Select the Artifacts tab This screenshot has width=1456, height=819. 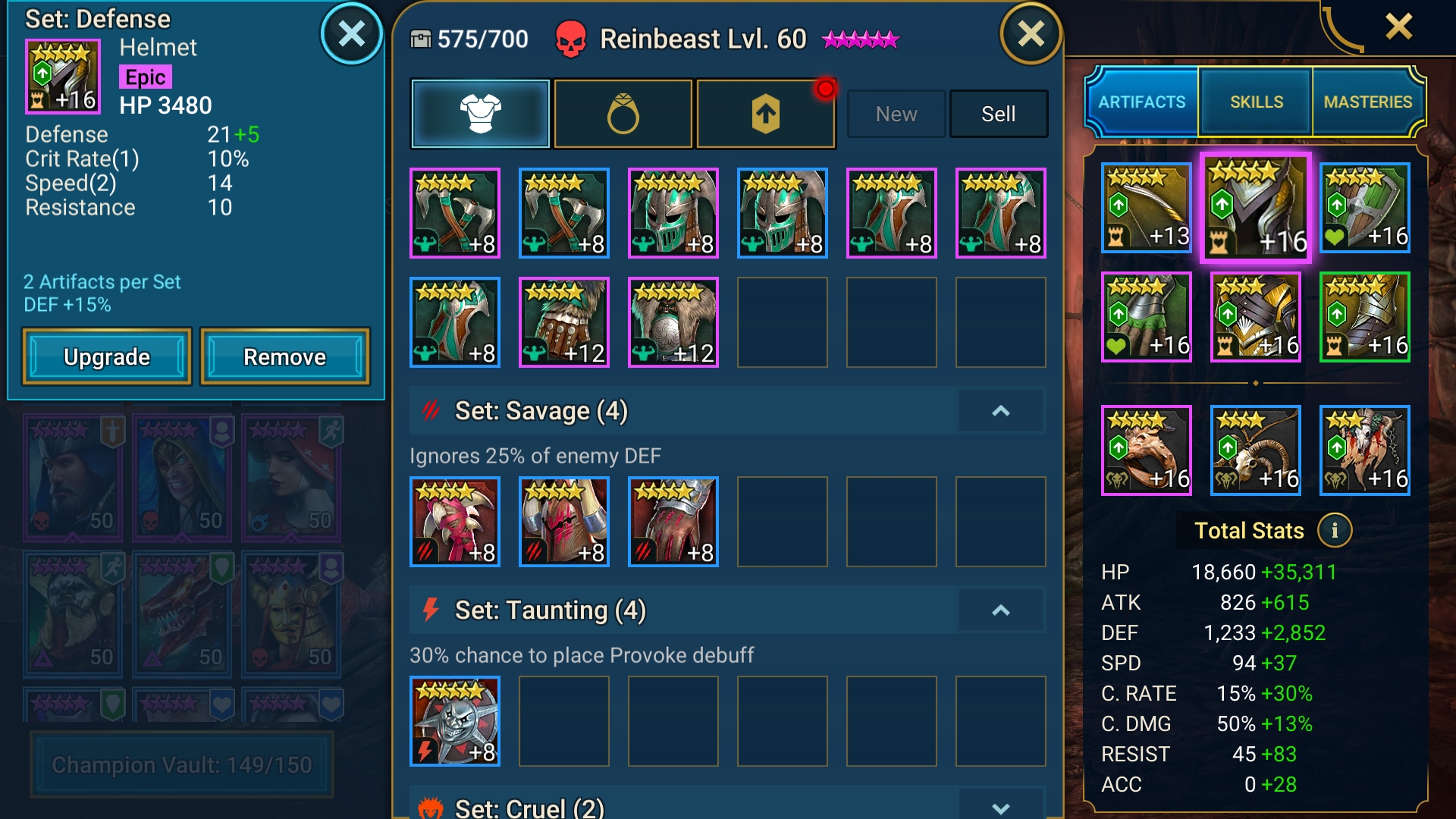tap(1141, 102)
